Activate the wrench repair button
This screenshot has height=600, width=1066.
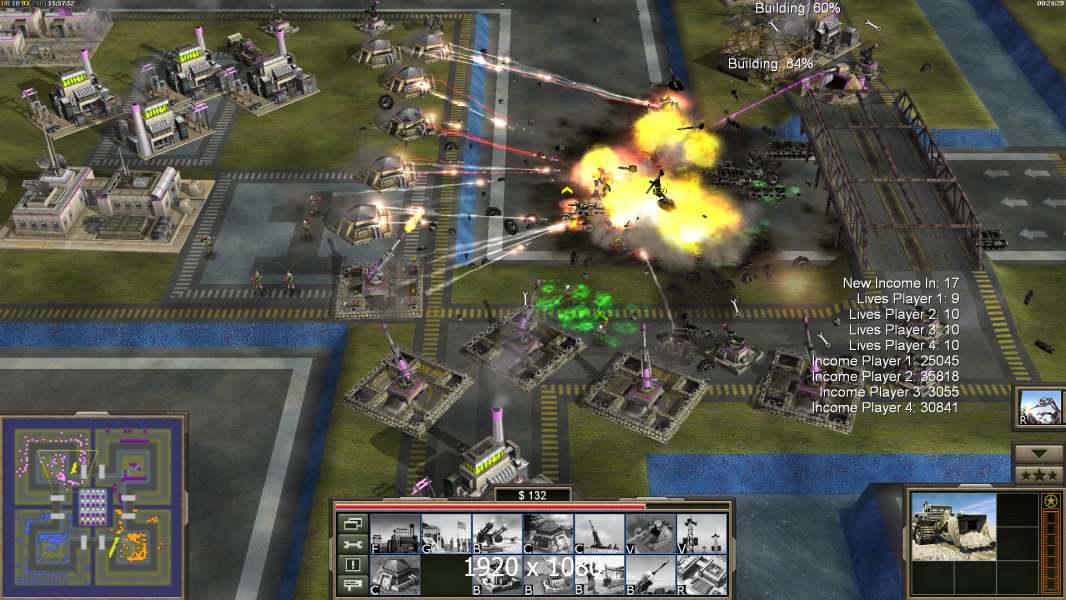tap(351, 544)
